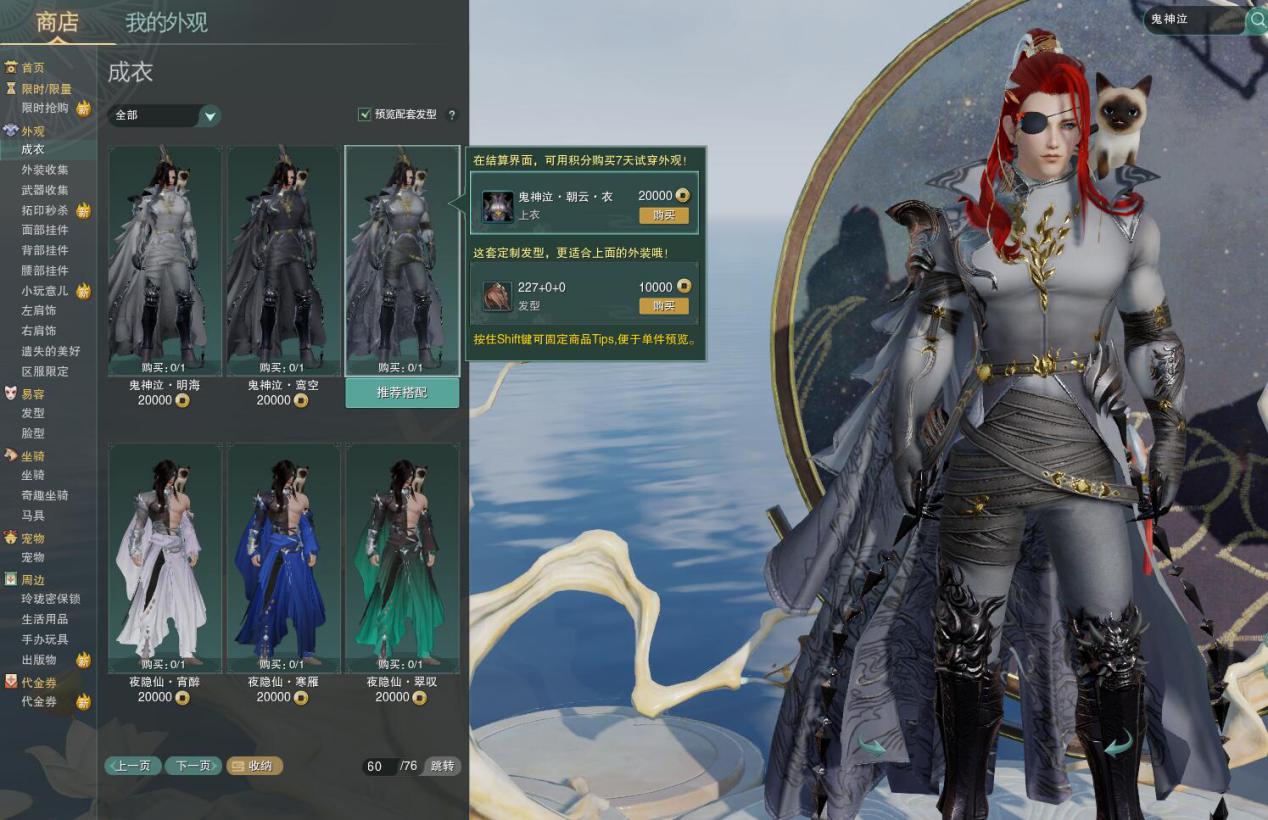This screenshot has height=820, width=1268.
Task: Toggle the 预览配套发型 checkbox
Action: pyautogui.click(x=365, y=115)
